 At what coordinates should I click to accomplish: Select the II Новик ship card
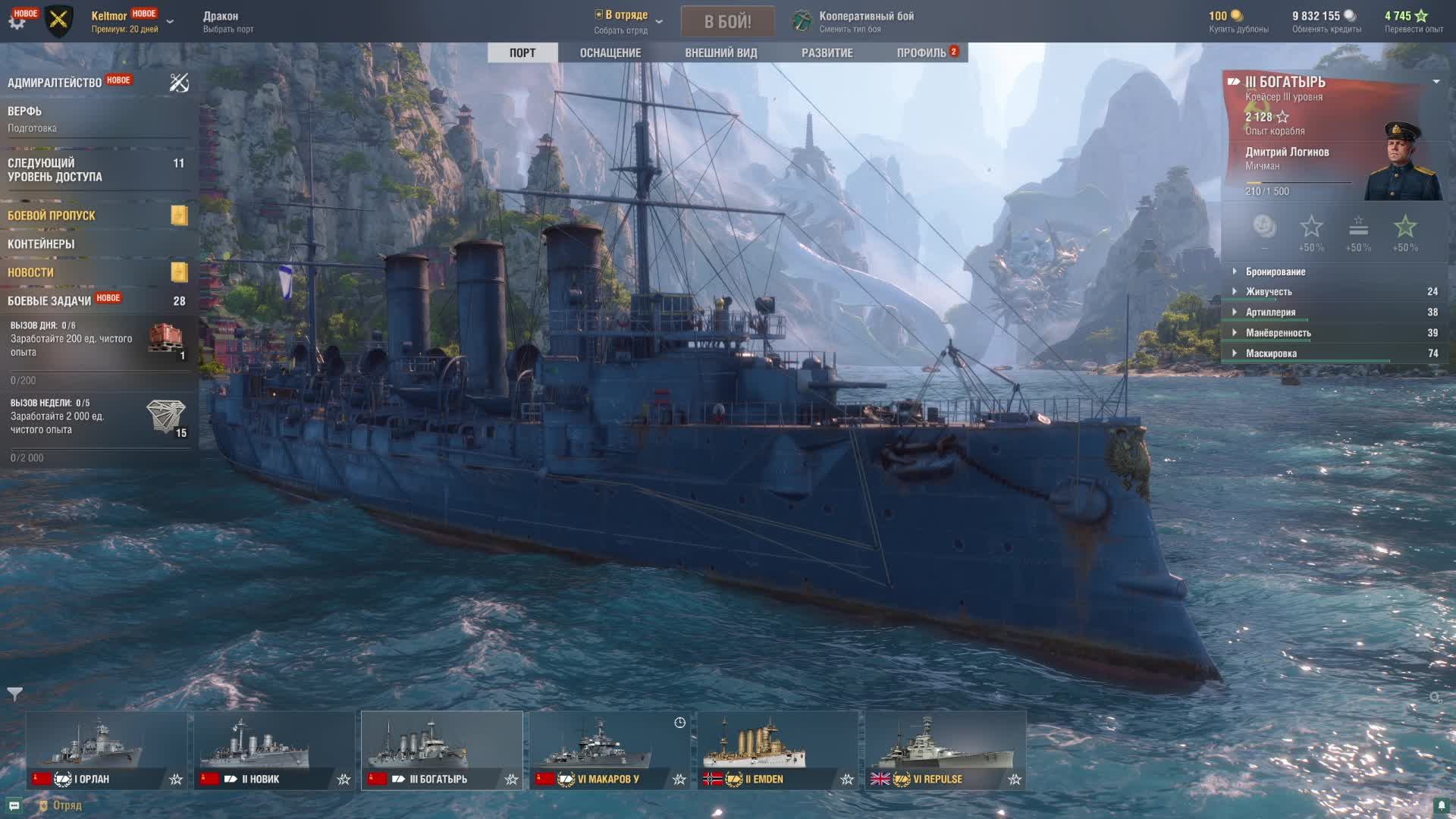274,750
